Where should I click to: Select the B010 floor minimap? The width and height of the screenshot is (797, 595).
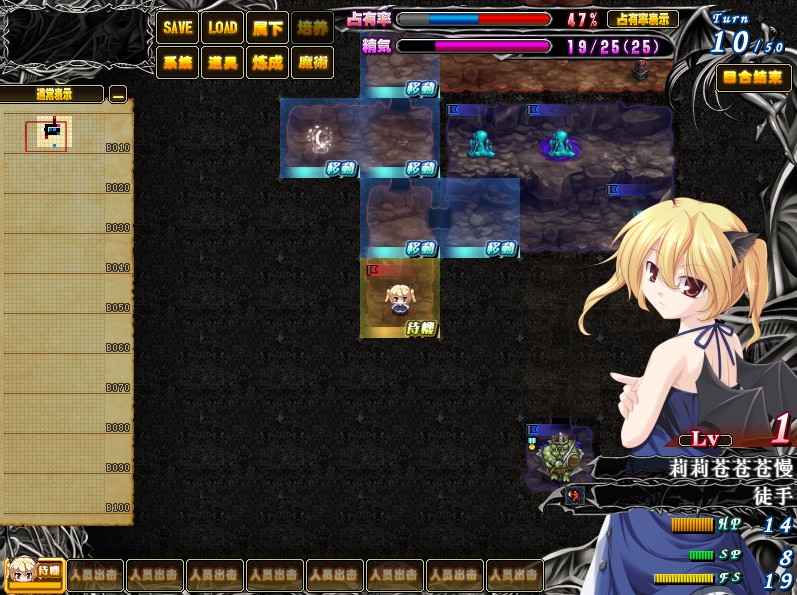(x=53, y=134)
